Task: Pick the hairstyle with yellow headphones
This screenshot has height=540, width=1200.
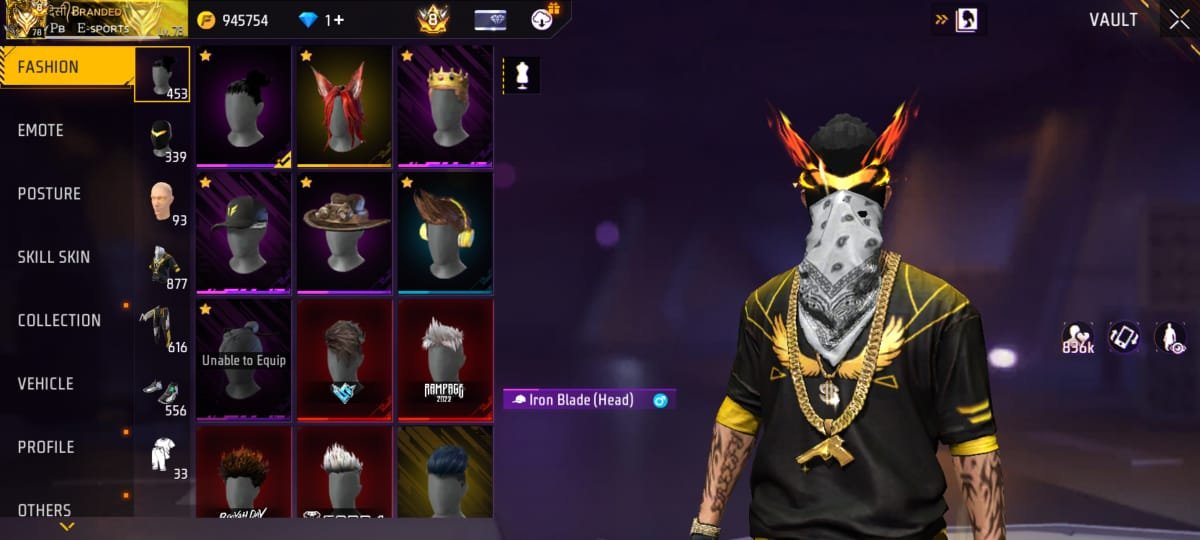Action: click(445, 233)
